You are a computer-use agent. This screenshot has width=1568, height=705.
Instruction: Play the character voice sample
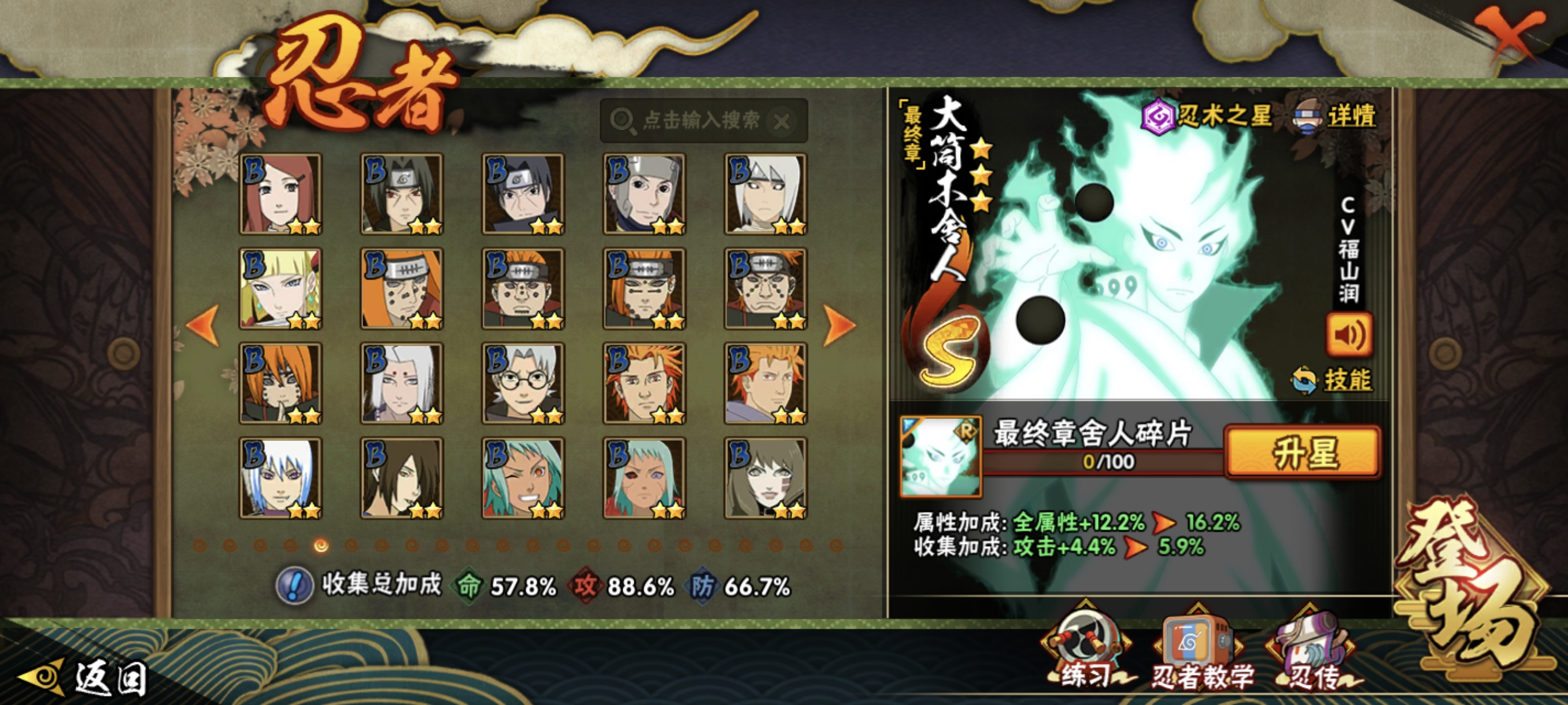pyautogui.click(x=1349, y=335)
